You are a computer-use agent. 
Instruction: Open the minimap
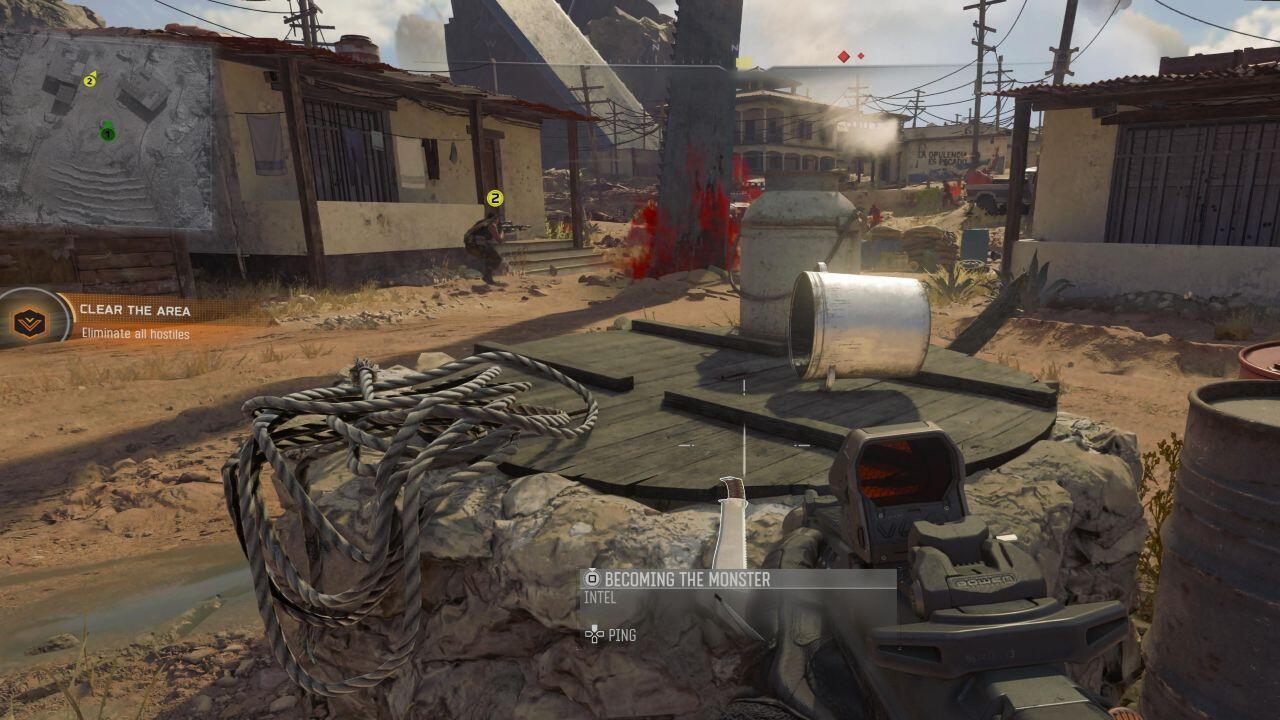106,130
